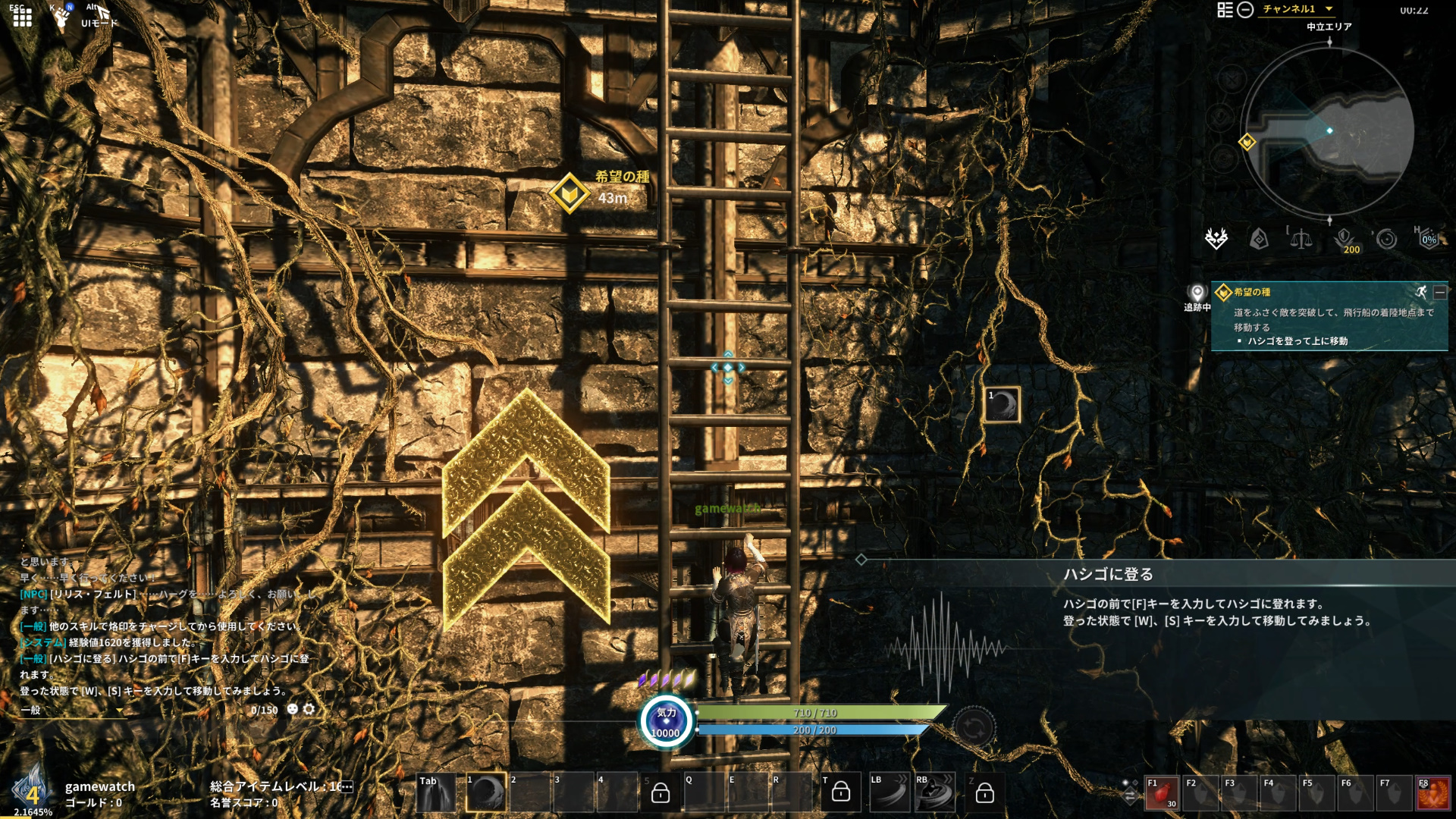Open the 一般 chat channel dropdown
The height and width of the screenshot is (819, 1456).
pyautogui.click(x=72, y=711)
